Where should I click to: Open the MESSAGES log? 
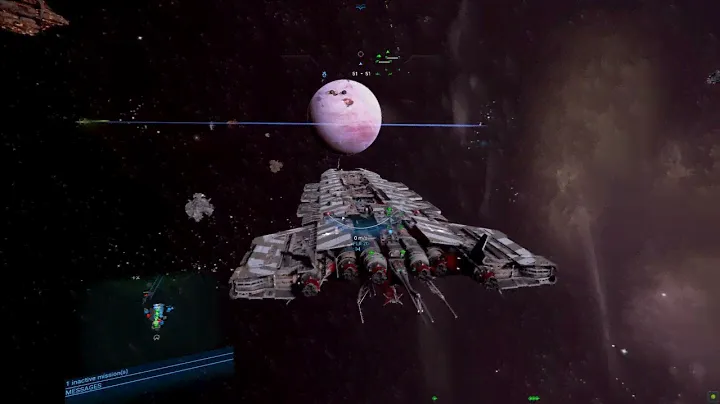click(x=86, y=394)
